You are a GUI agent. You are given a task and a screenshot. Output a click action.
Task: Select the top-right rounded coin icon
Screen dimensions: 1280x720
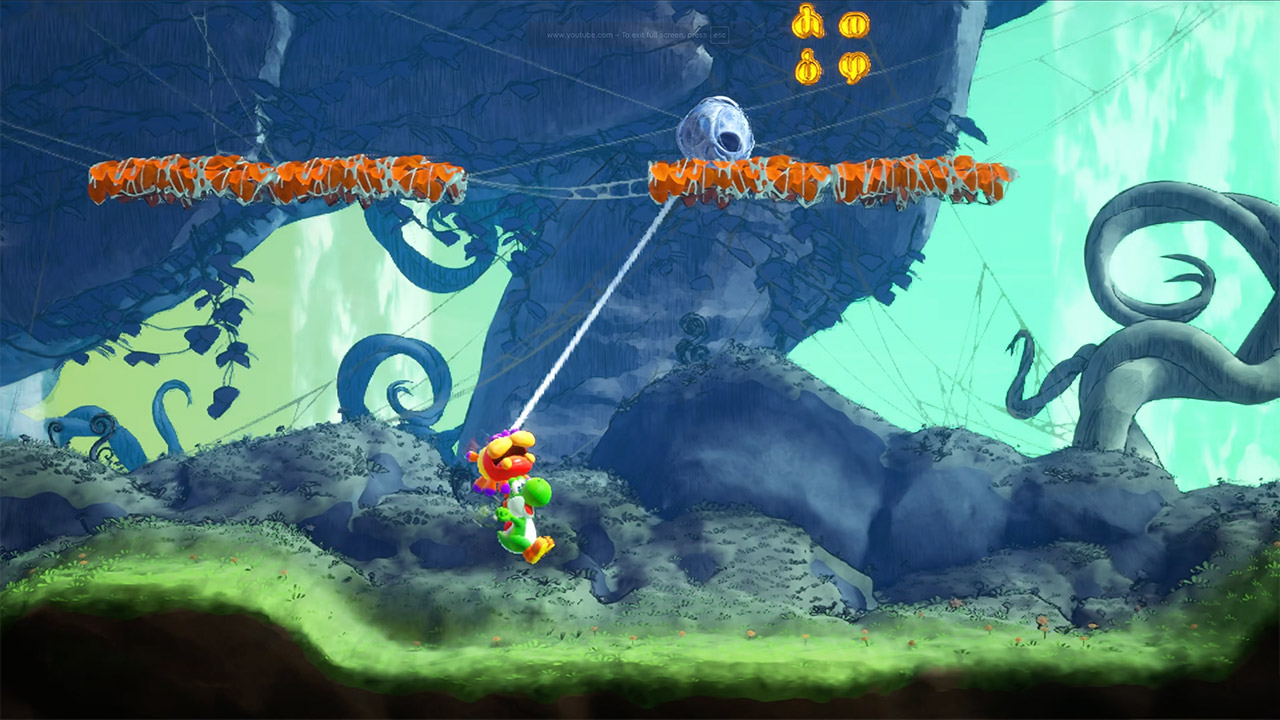pos(853,25)
